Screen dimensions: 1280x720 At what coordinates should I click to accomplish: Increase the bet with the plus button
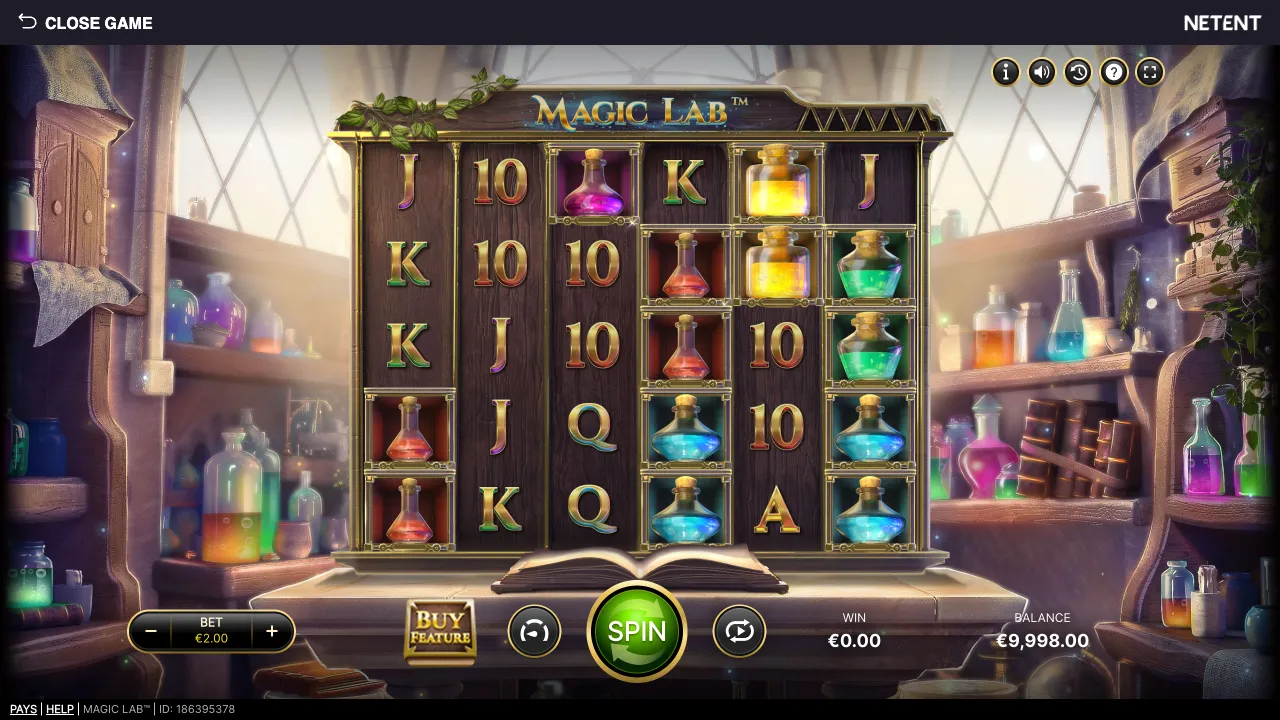click(x=271, y=632)
